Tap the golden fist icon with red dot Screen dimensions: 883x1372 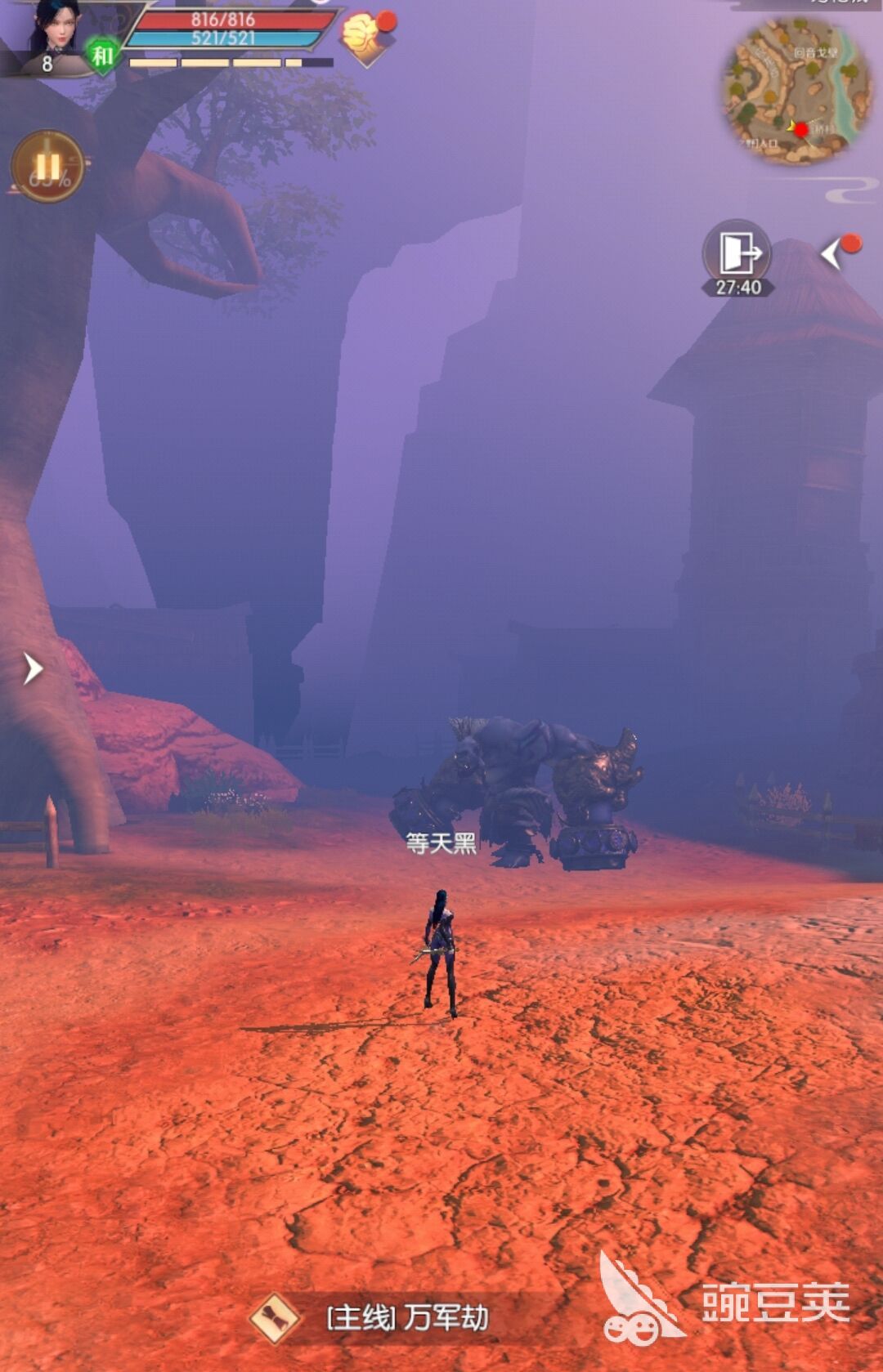[x=363, y=37]
